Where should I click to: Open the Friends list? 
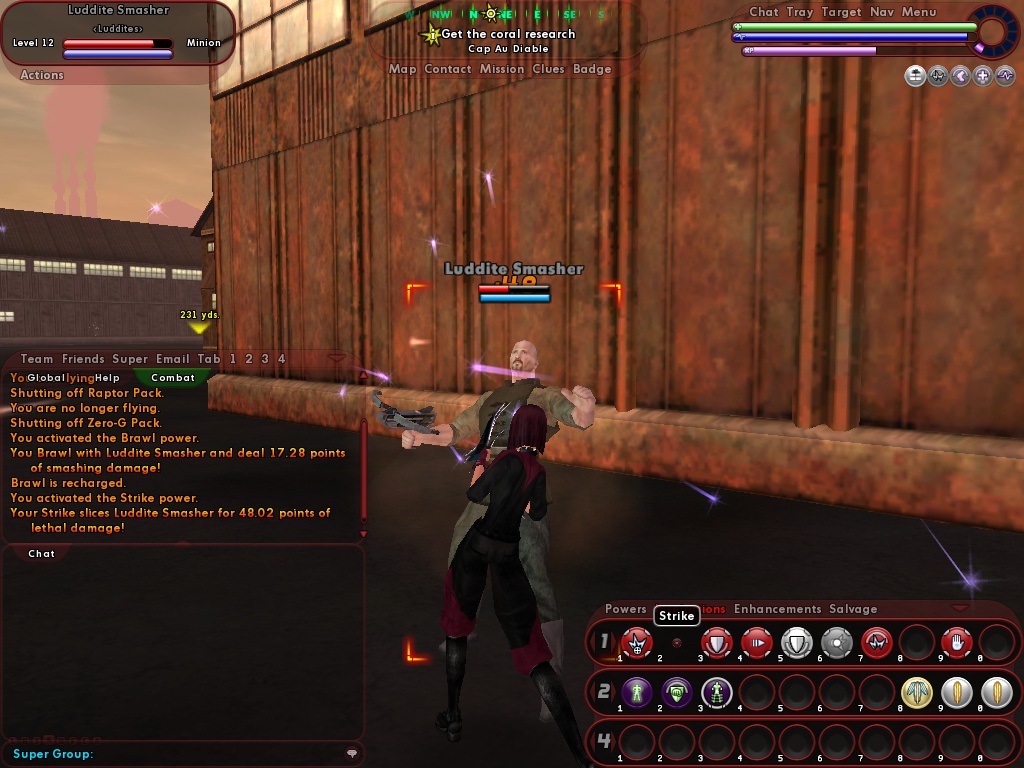[83, 359]
